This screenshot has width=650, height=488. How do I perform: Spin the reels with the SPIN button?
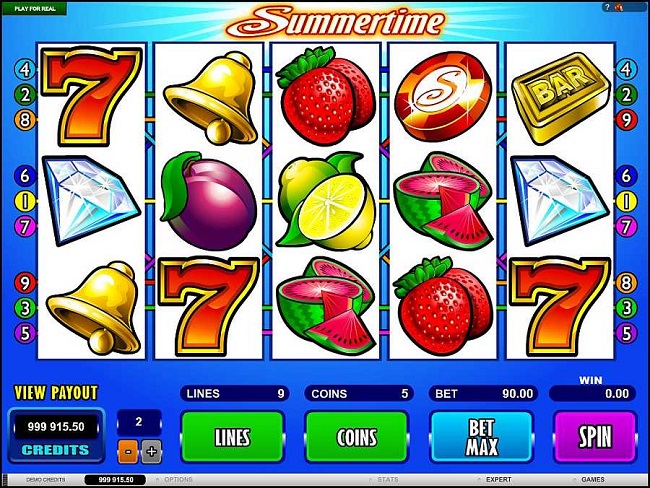[x=595, y=435]
